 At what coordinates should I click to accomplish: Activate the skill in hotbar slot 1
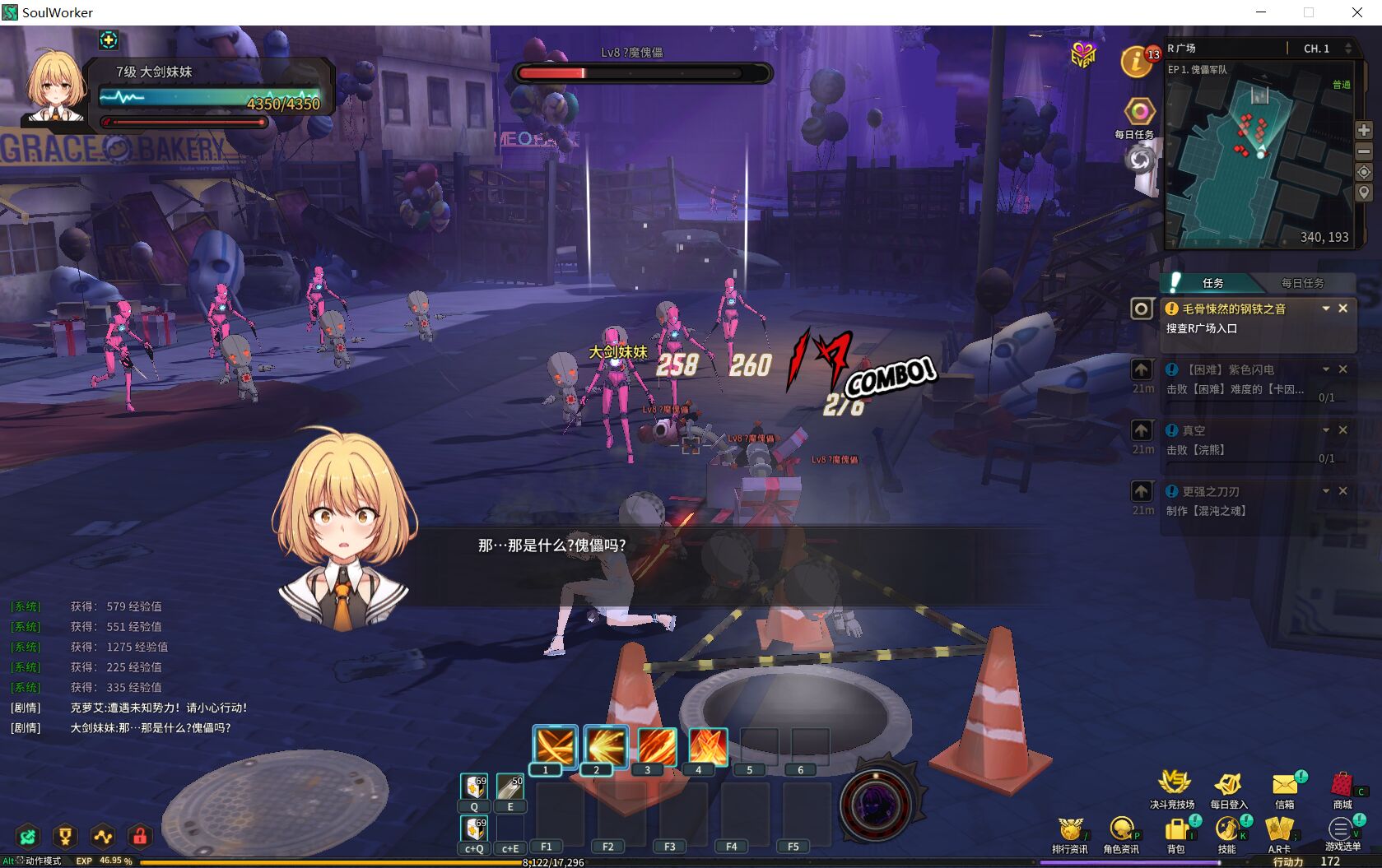[554, 747]
